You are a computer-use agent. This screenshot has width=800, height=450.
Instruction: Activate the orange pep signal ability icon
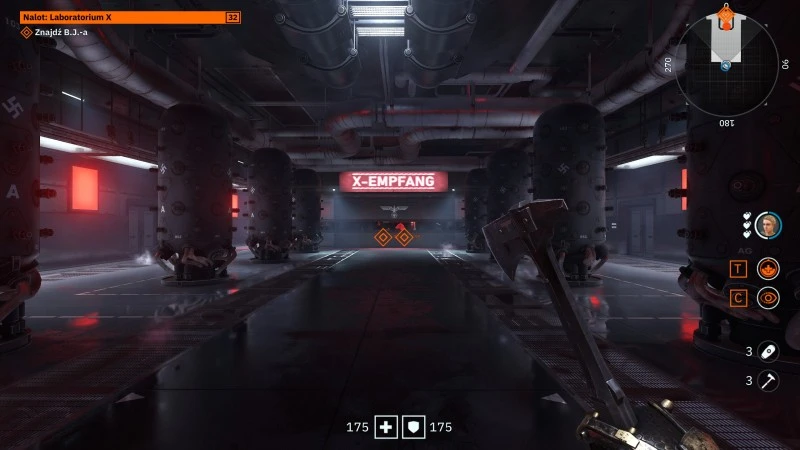(767, 268)
